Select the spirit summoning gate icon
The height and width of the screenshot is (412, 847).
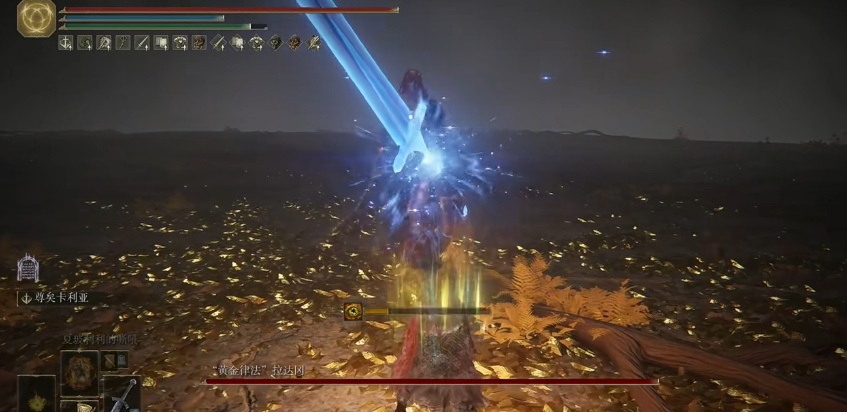tap(27, 268)
